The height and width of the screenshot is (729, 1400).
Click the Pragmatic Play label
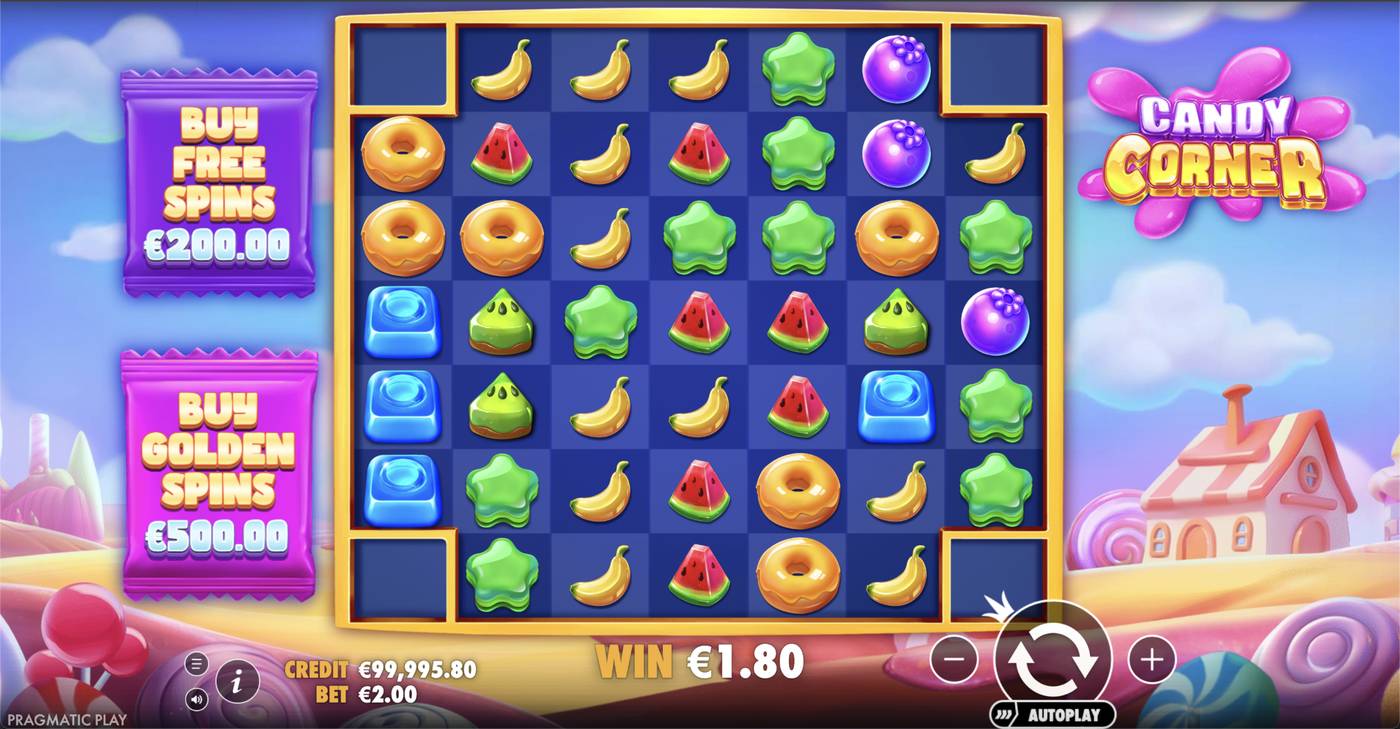pyautogui.click(x=65, y=717)
